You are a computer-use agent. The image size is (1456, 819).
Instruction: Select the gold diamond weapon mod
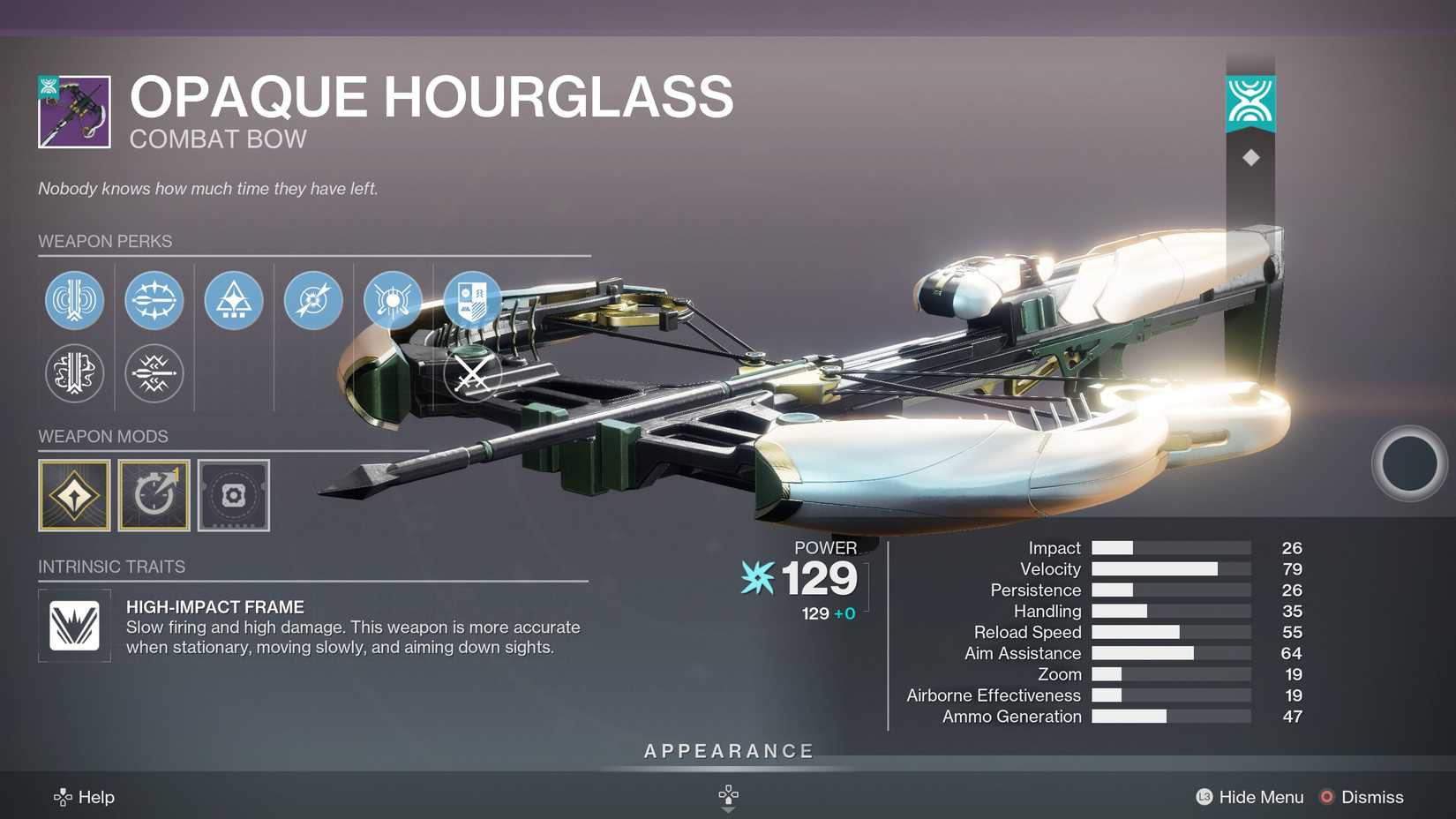74,495
